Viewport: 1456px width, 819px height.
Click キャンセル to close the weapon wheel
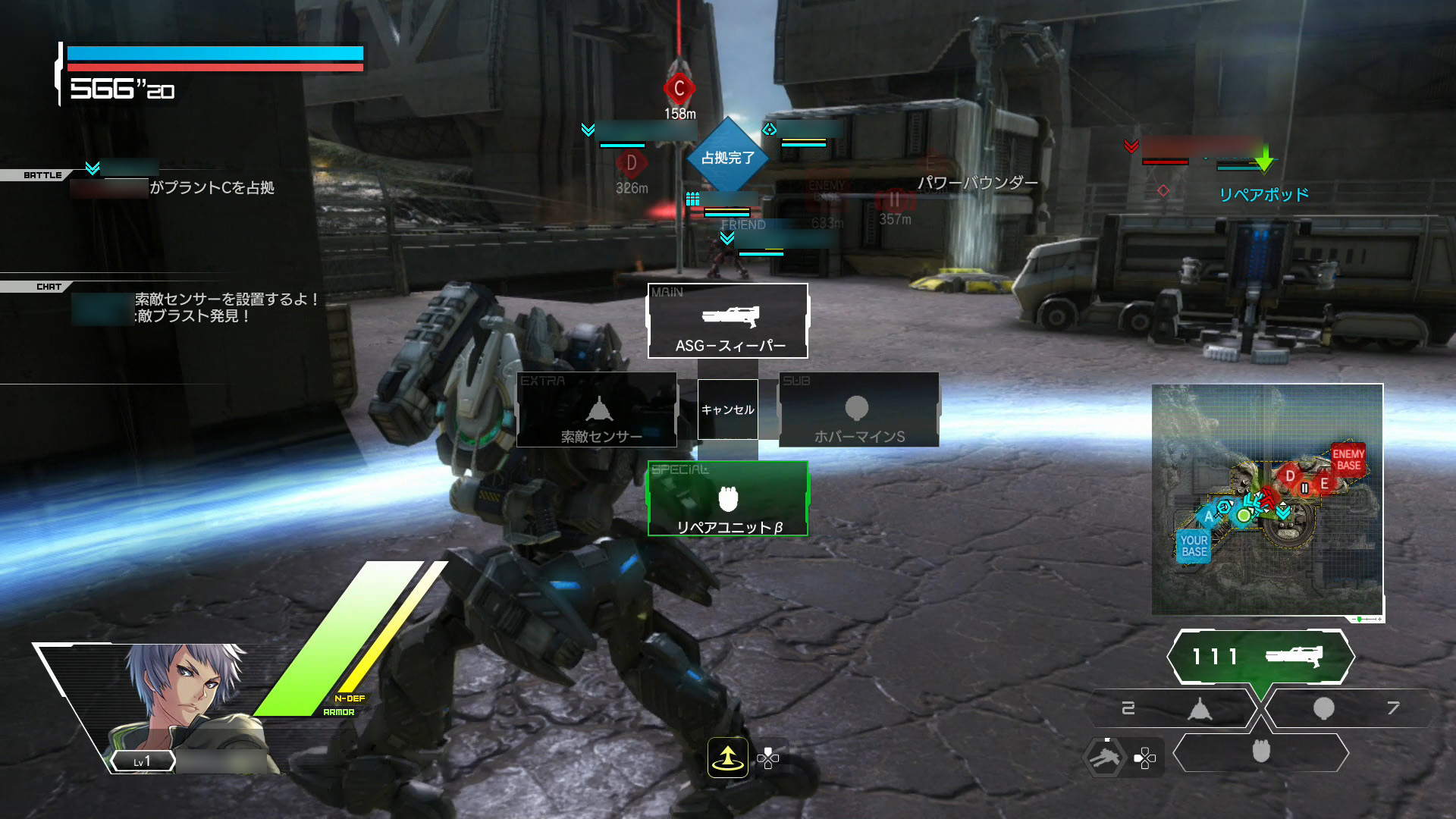point(727,409)
